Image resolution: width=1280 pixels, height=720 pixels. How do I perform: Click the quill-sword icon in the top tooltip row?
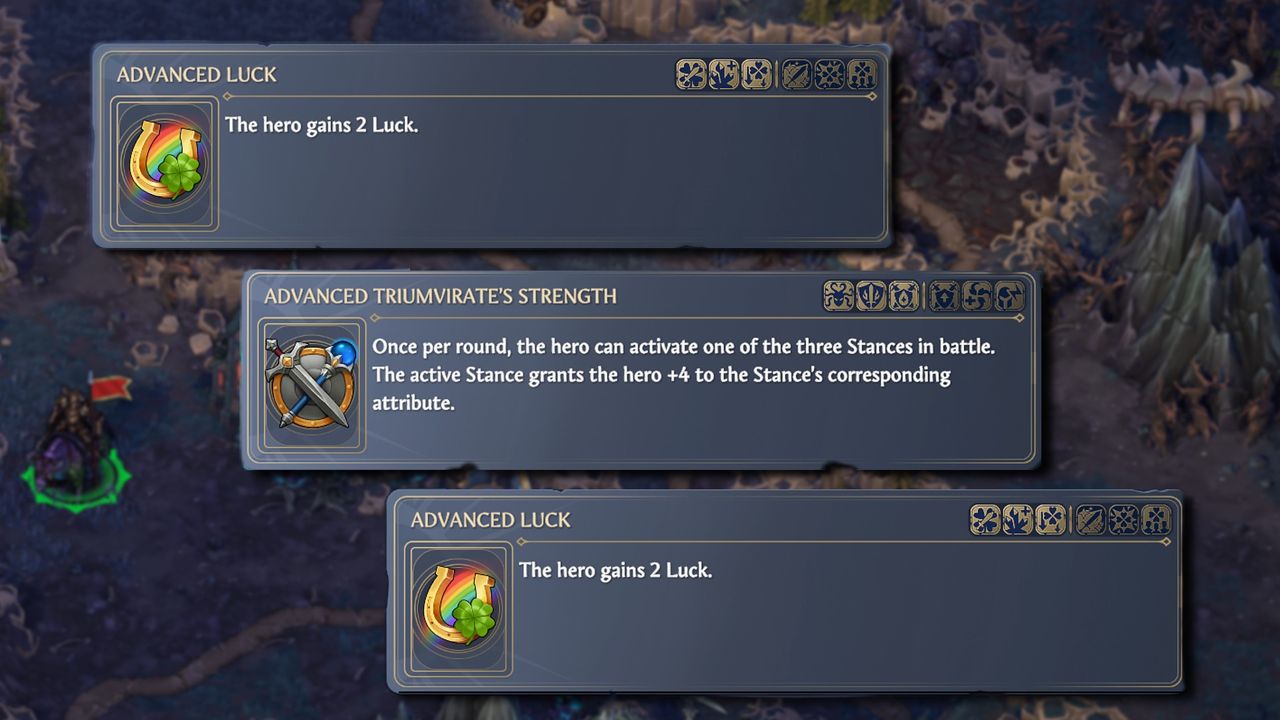point(795,75)
